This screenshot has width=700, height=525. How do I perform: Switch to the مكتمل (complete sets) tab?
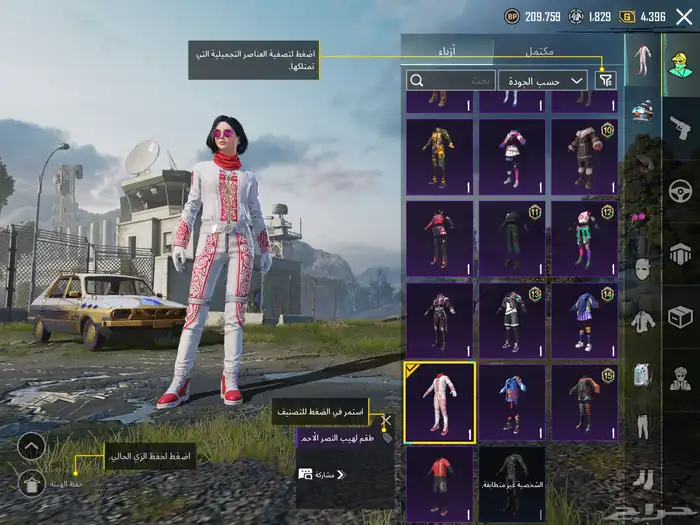(541, 51)
